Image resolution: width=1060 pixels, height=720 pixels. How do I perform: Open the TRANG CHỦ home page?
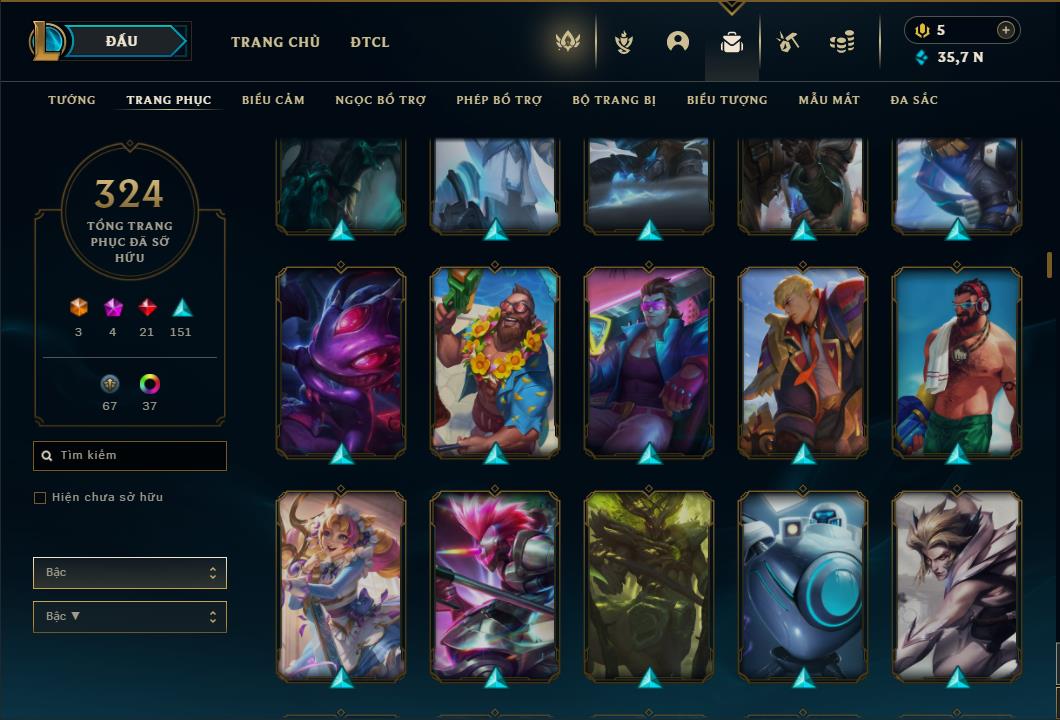pos(275,42)
